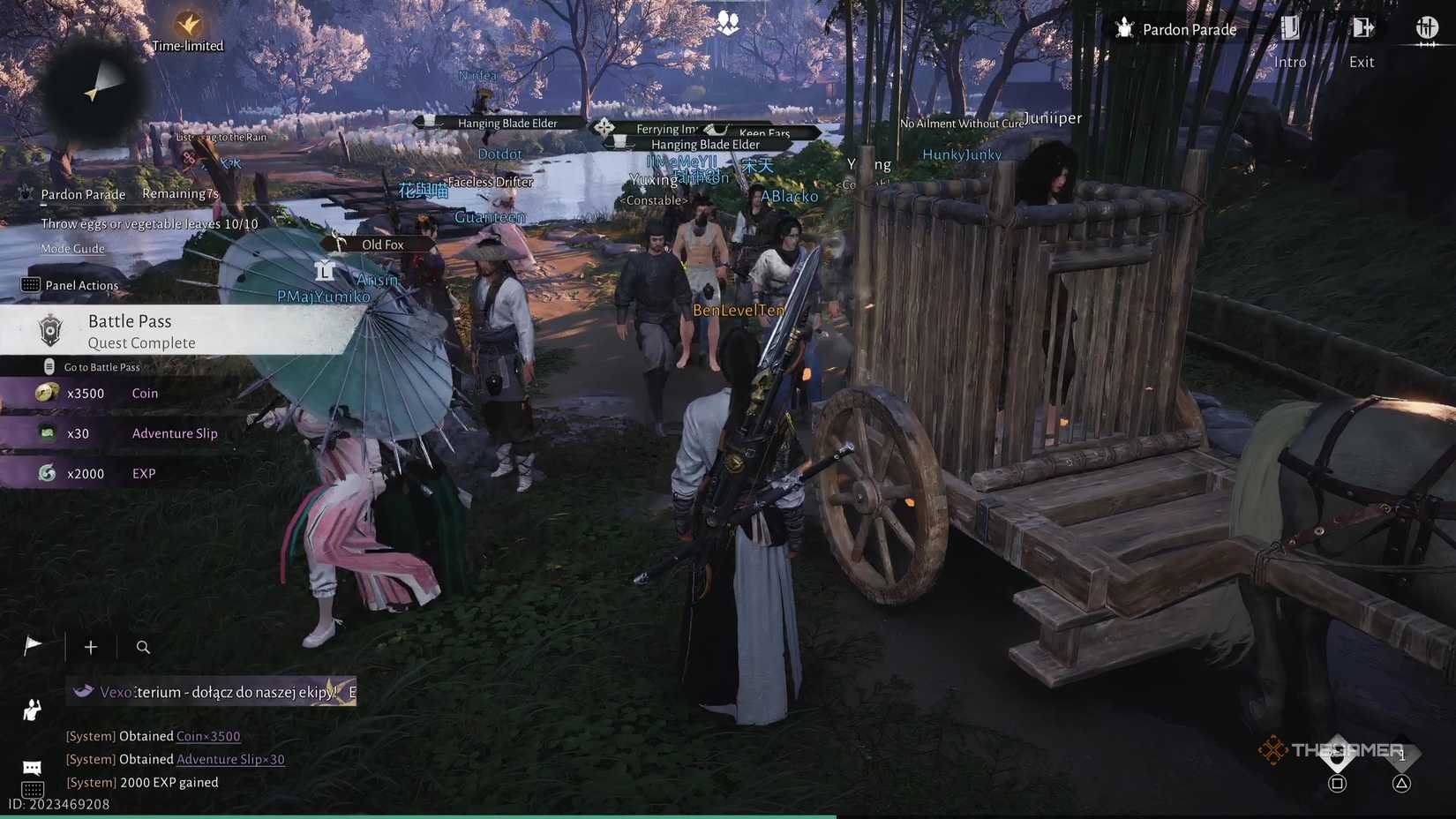Add a new chat tab with the plus

pyautogui.click(x=90, y=647)
